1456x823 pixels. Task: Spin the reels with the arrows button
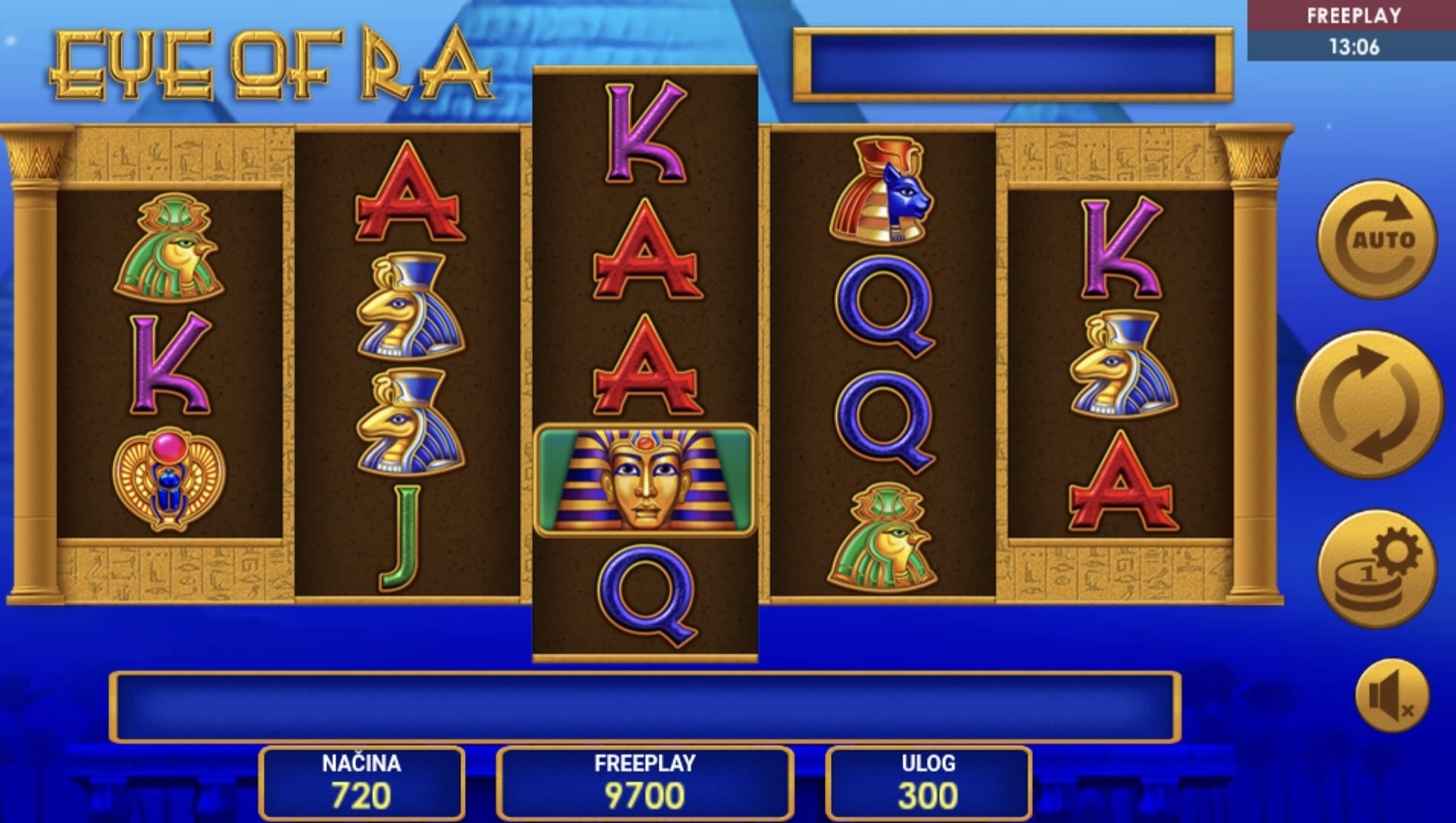[1368, 404]
